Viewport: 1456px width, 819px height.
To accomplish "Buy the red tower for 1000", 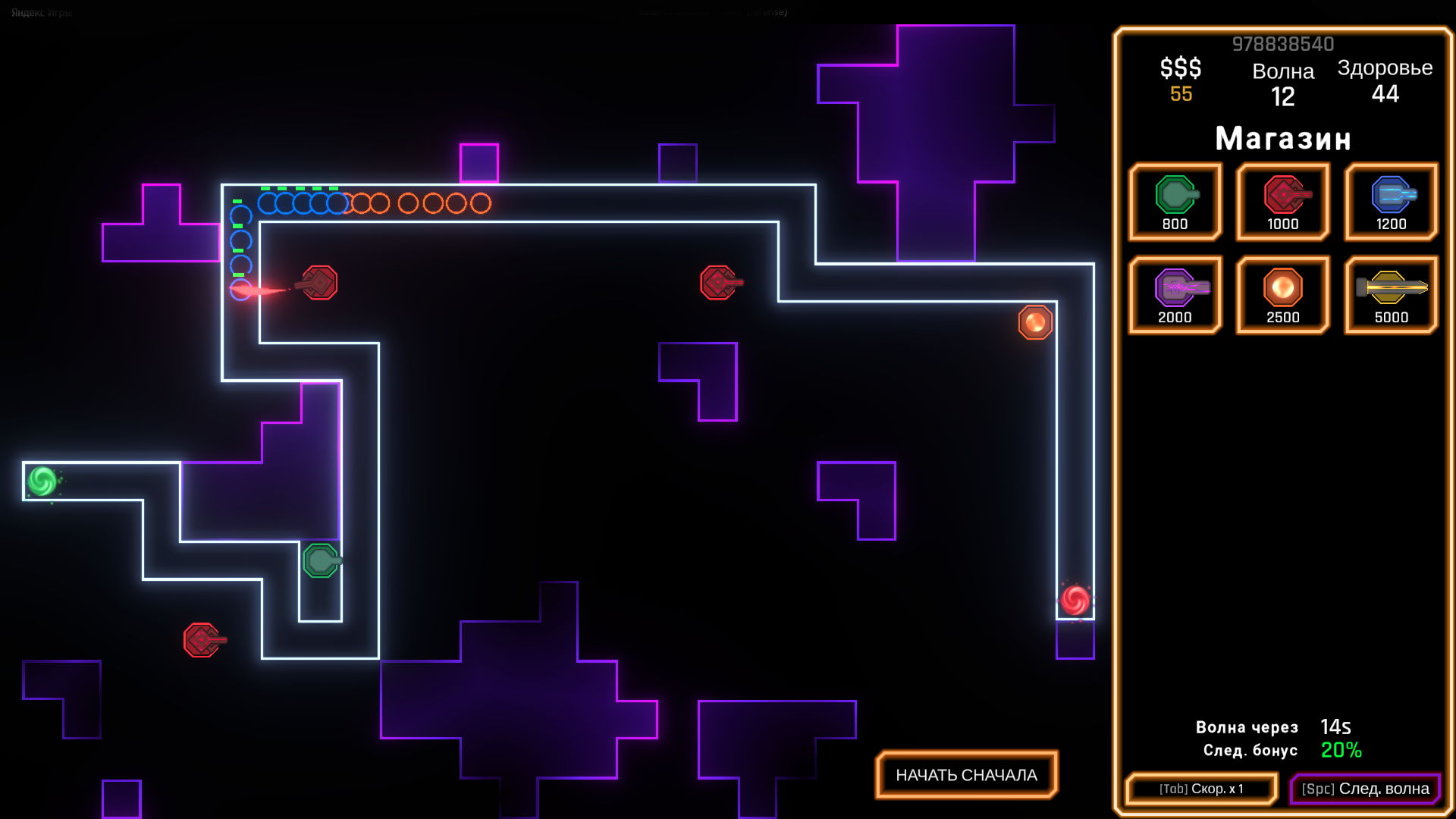I will 1282,202.
